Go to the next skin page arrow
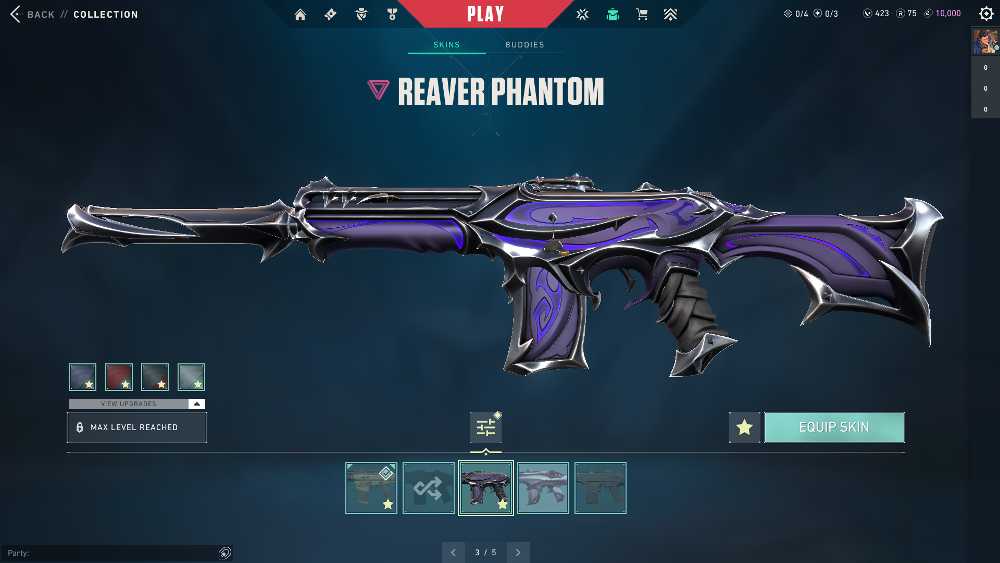 pyautogui.click(x=517, y=552)
